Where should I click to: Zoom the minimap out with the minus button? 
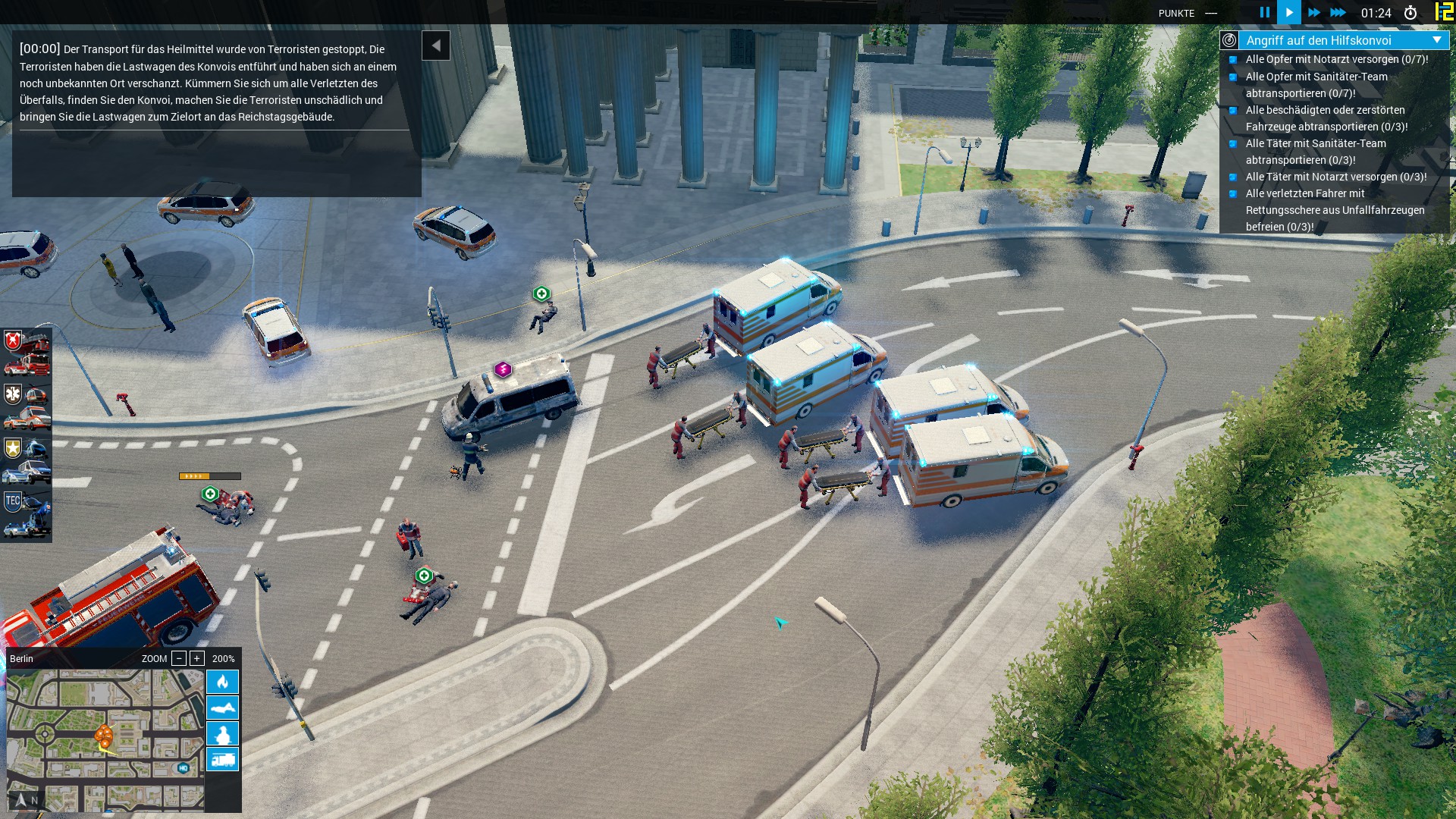click(x=179, y=658)
